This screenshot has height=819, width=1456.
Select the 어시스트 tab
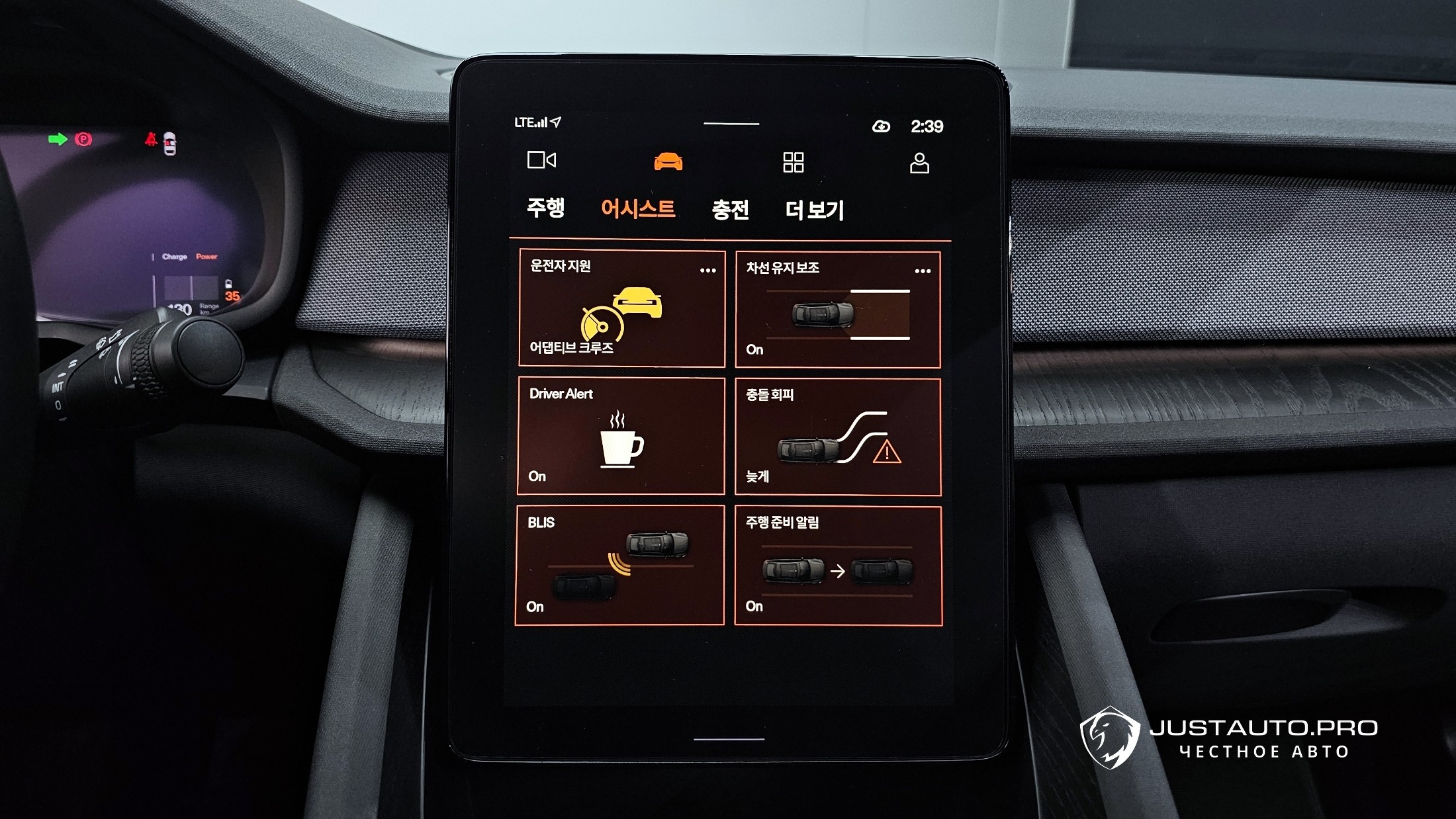(638, 208)
